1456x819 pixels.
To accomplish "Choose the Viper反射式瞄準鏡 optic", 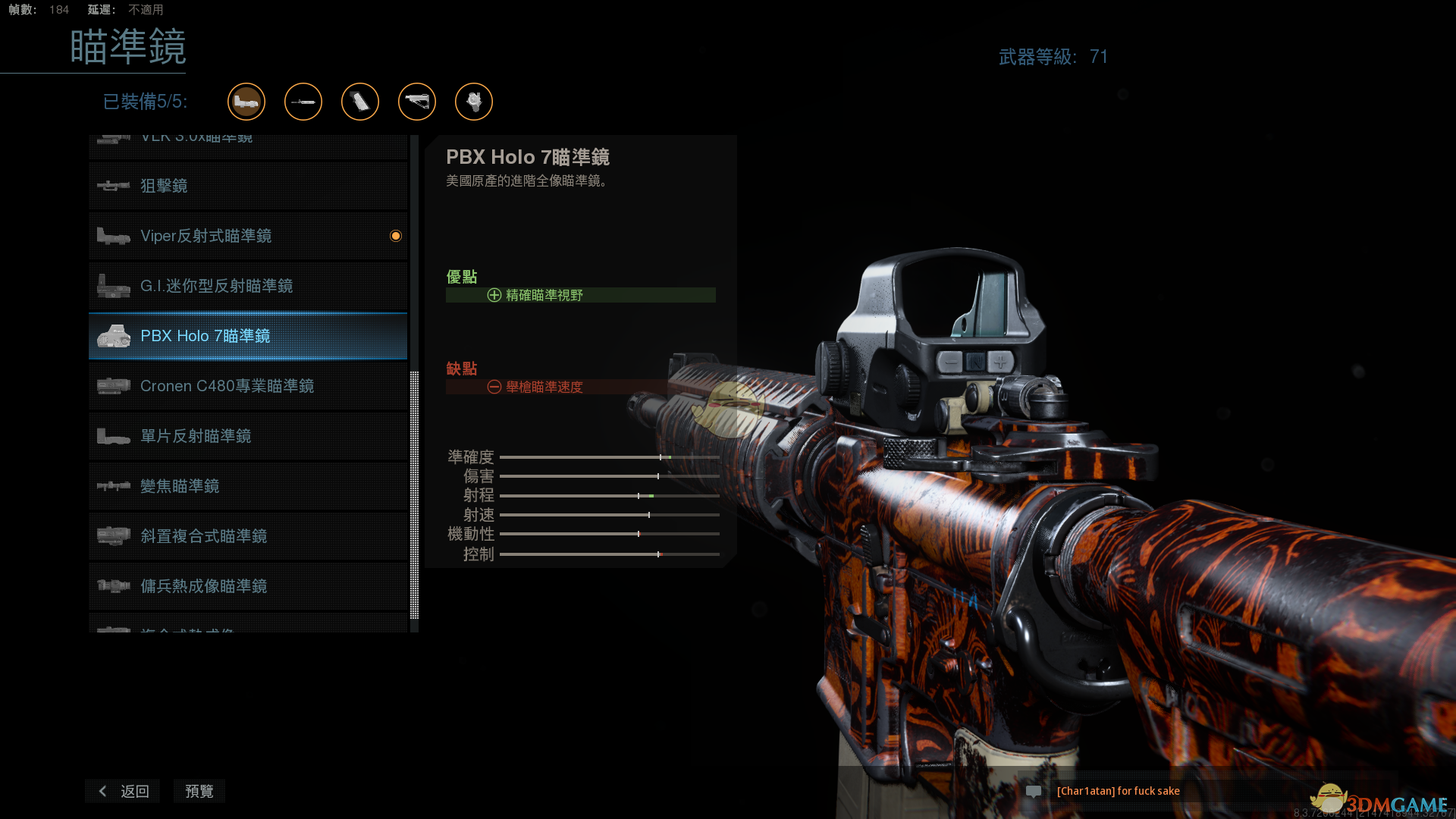I will [x=247, y=236].
